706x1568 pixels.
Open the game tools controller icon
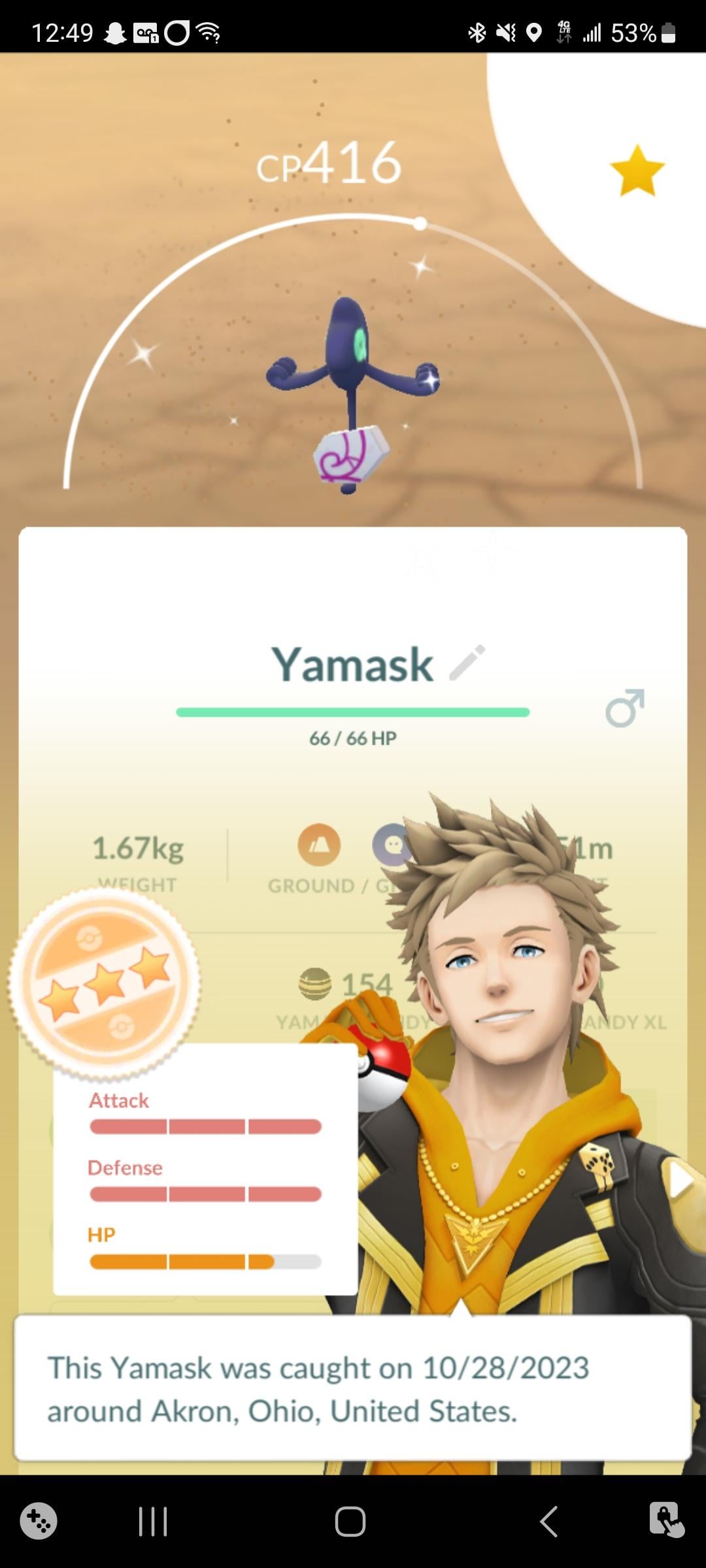(x=39, y=1522)
